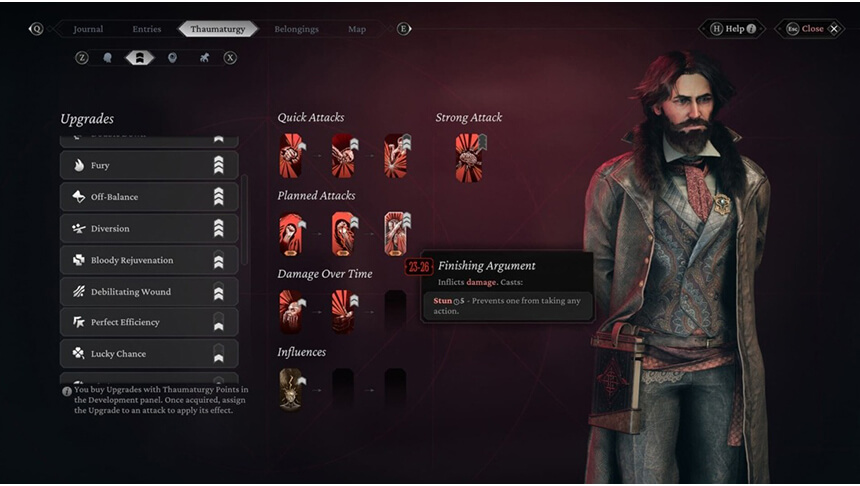
Task: Choose the Finishing Argument planned attack card
Action: [x=397, y=234]
